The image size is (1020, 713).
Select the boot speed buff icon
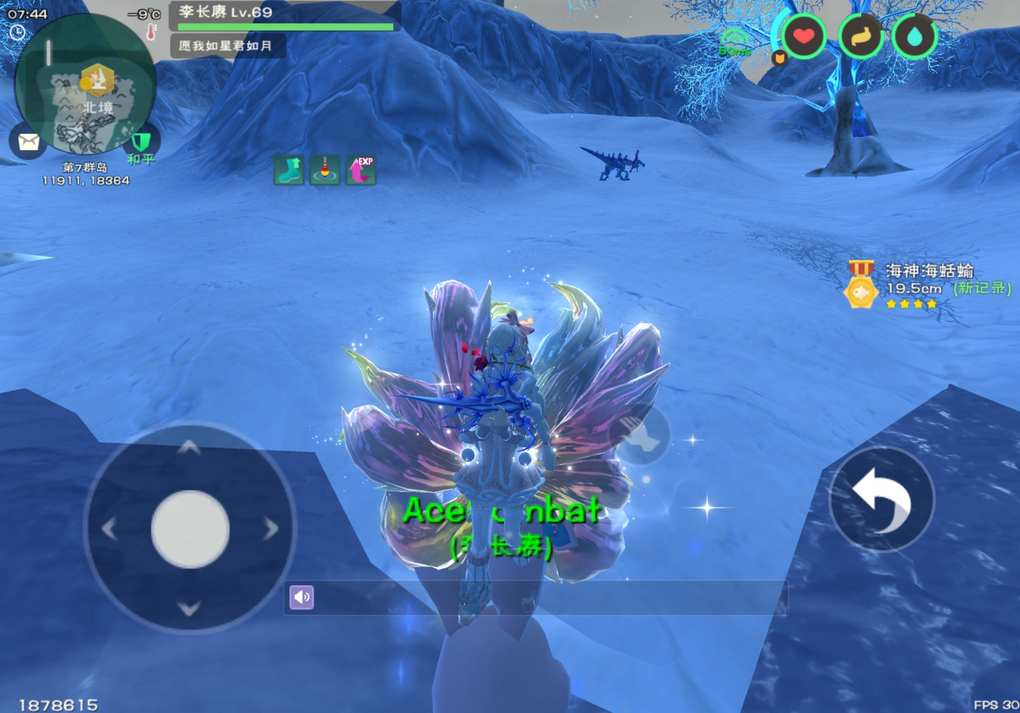coord(288,170)
